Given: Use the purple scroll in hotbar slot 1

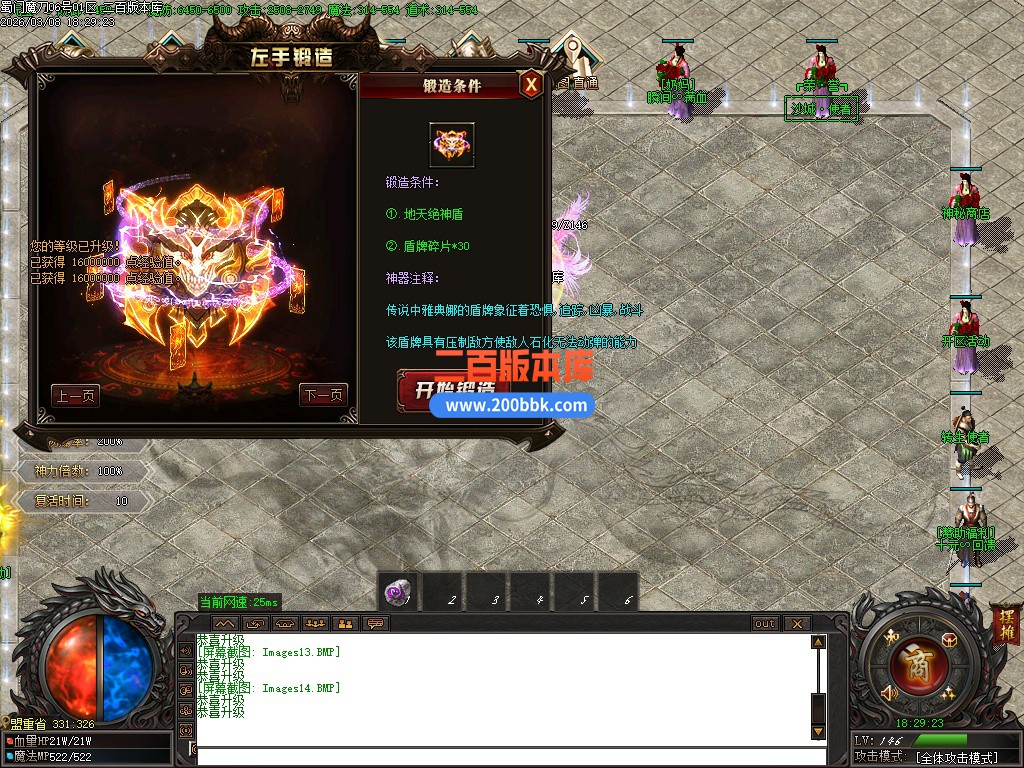Looking at the screenshot, I should (x=400, y=594).
